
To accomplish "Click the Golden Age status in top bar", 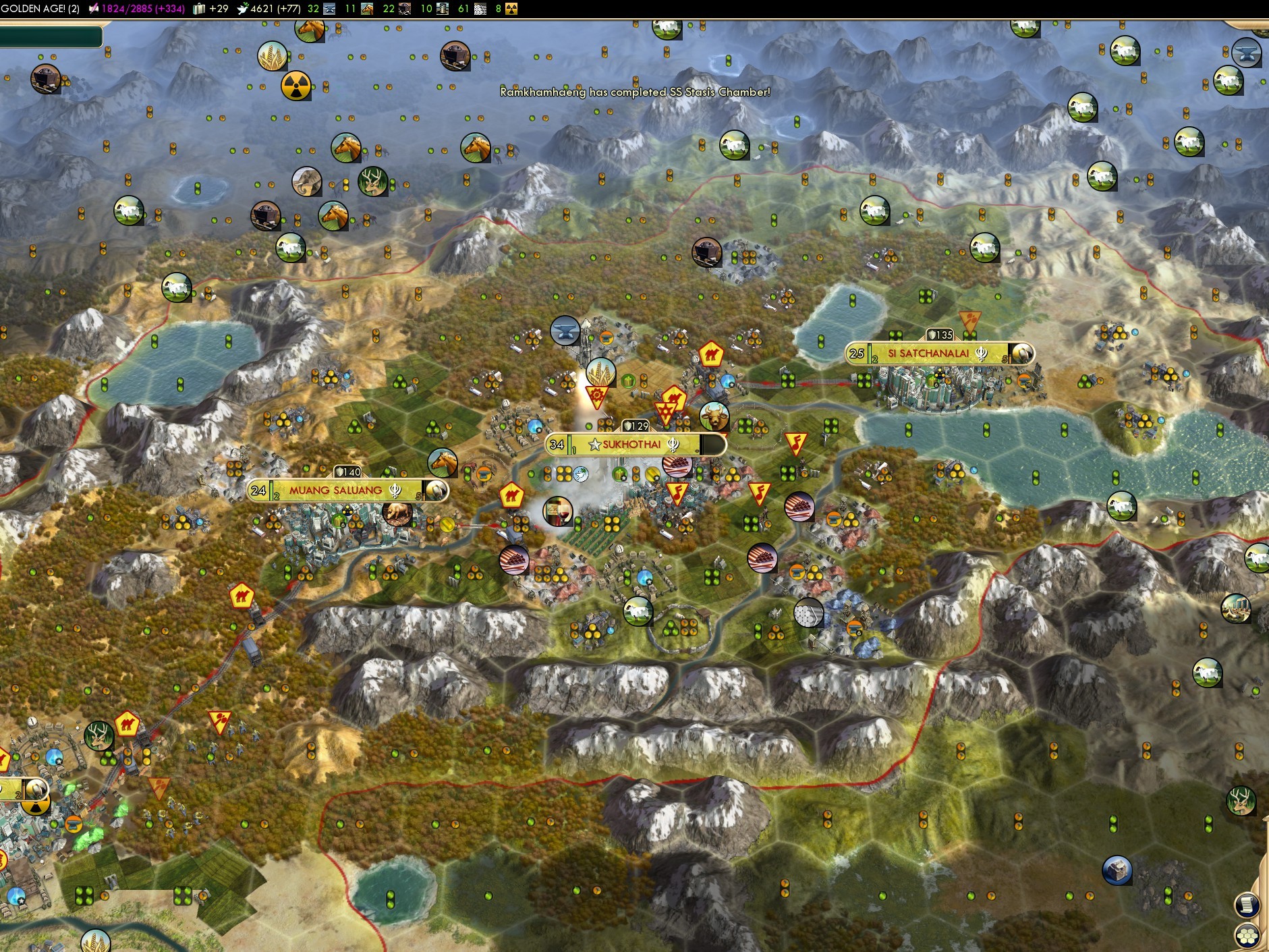I will [x=40, y=9].
